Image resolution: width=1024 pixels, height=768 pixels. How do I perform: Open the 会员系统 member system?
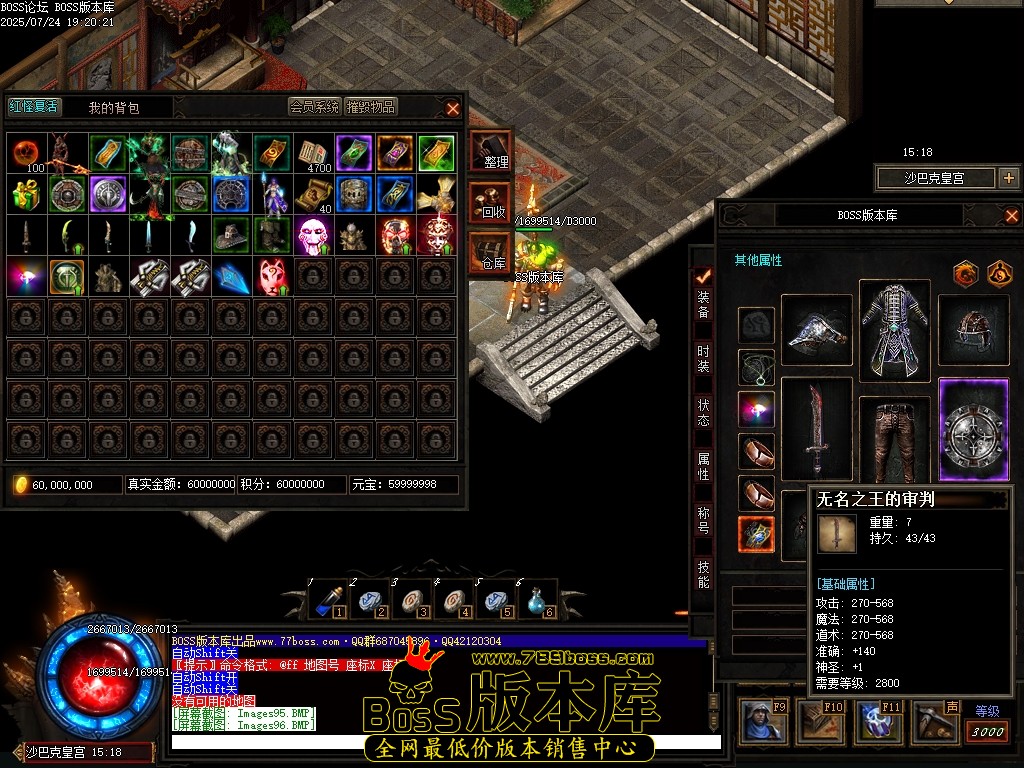coord(315,107)
